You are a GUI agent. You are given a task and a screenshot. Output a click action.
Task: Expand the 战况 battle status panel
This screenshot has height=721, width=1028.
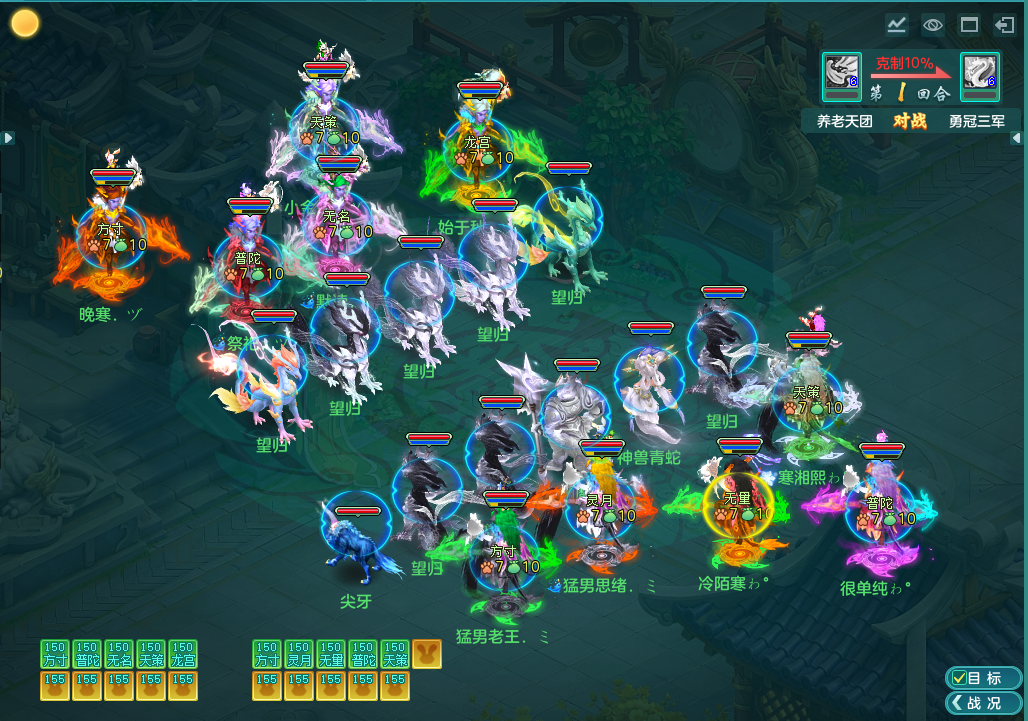(983, 703)
